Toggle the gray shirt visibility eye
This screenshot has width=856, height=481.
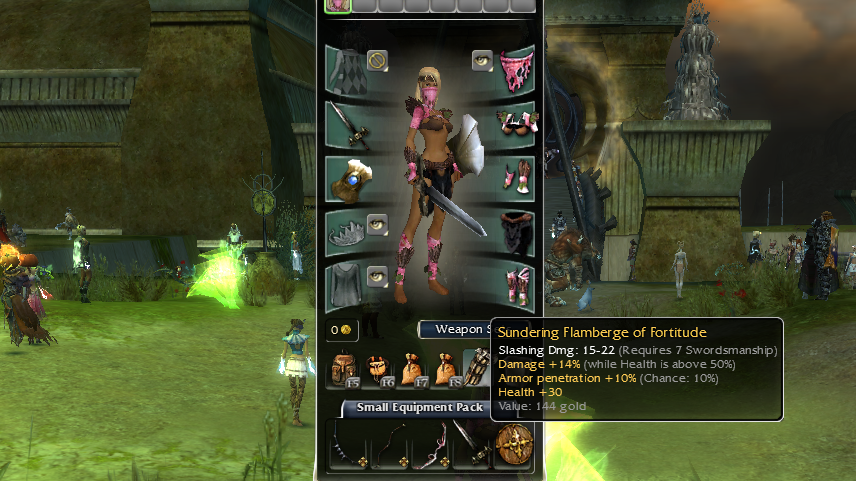point(377,277)
